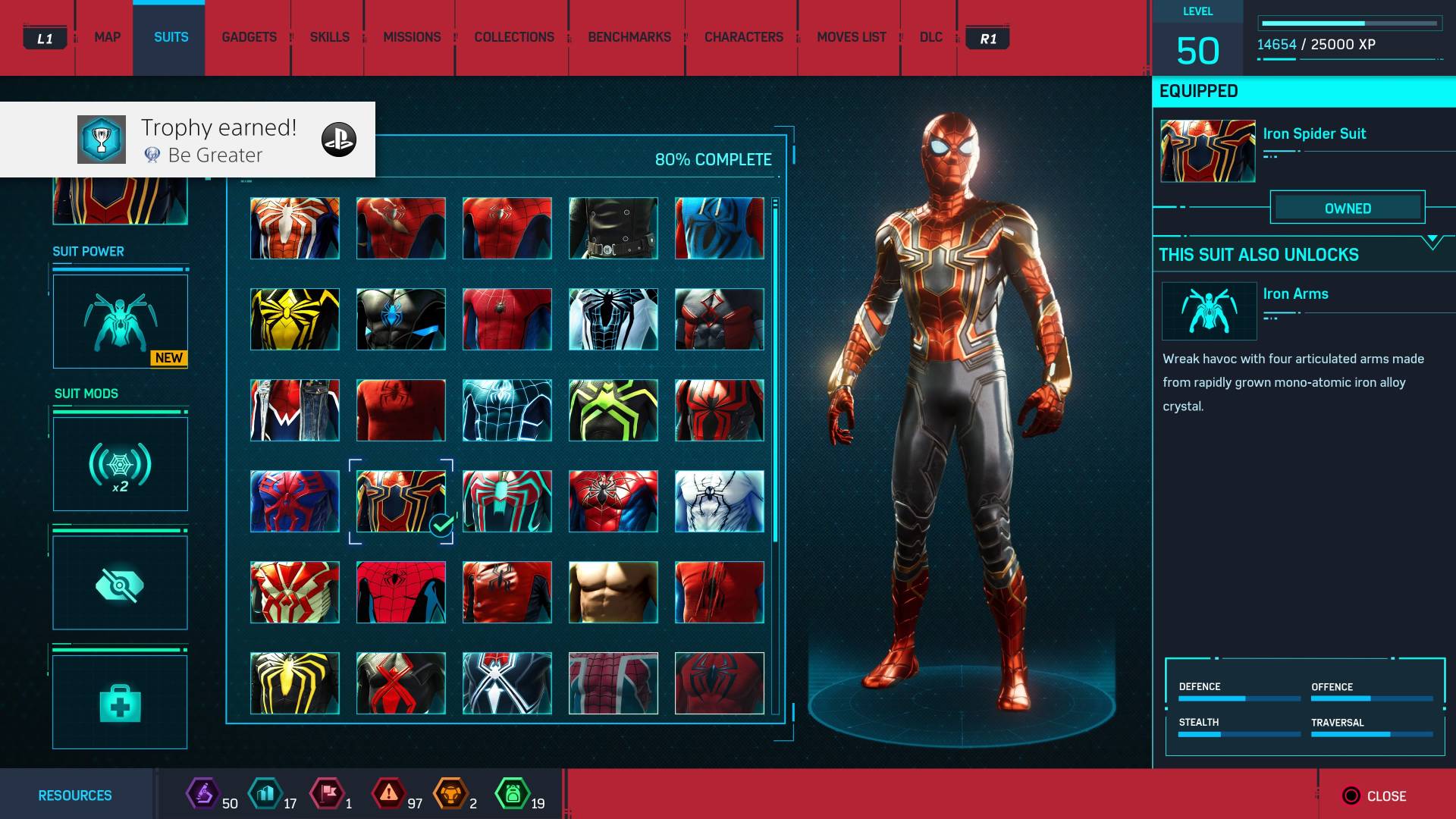Viewport: 1456px width, 819px height.
Task: Select the Missions tab
Action: [x=412, y=37]
